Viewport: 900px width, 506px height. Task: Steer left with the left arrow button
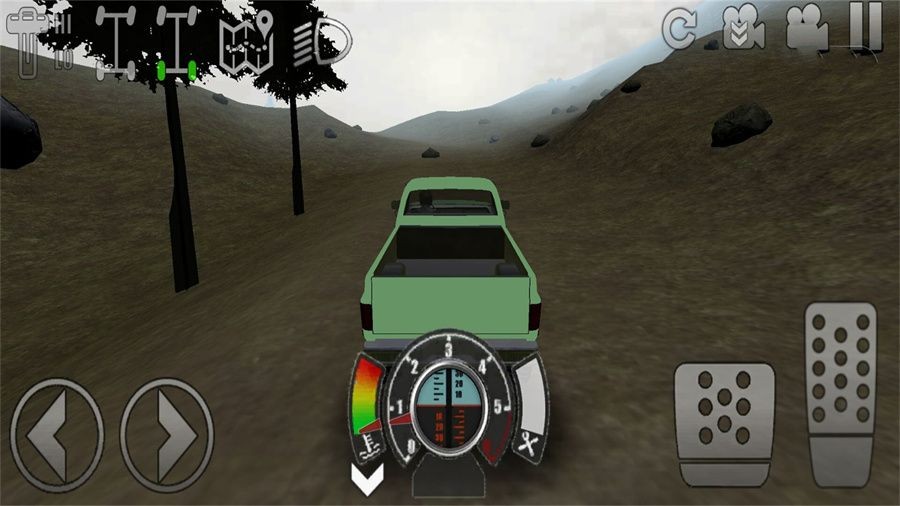point(57,434)
